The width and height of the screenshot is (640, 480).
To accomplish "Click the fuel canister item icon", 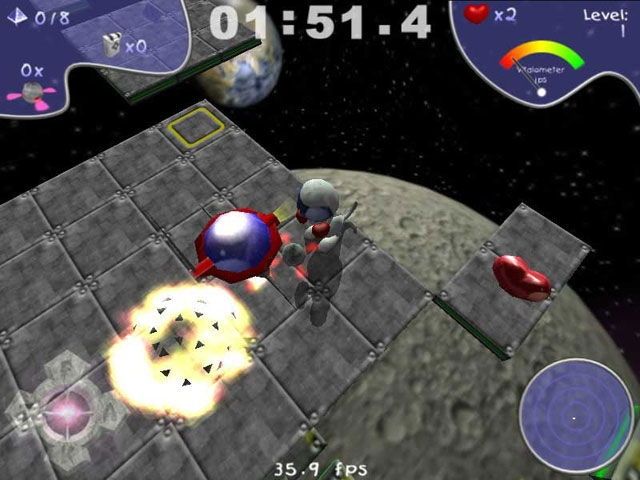I will tap(112, 44).
